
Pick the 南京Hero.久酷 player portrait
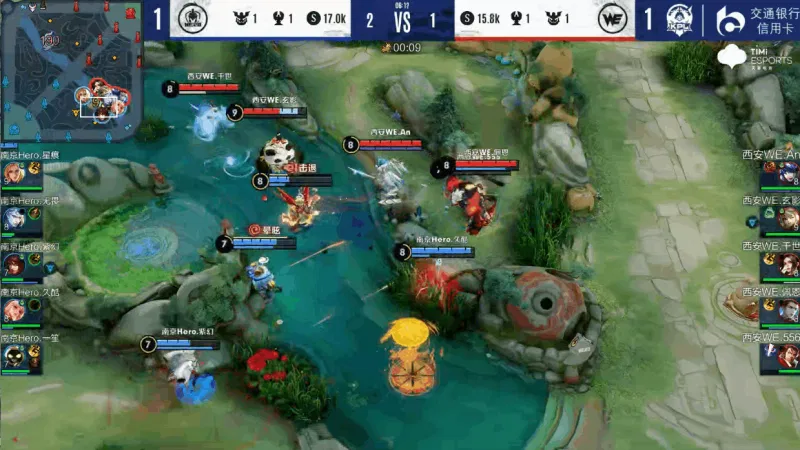pyautogui.click(x=14, y=311)
